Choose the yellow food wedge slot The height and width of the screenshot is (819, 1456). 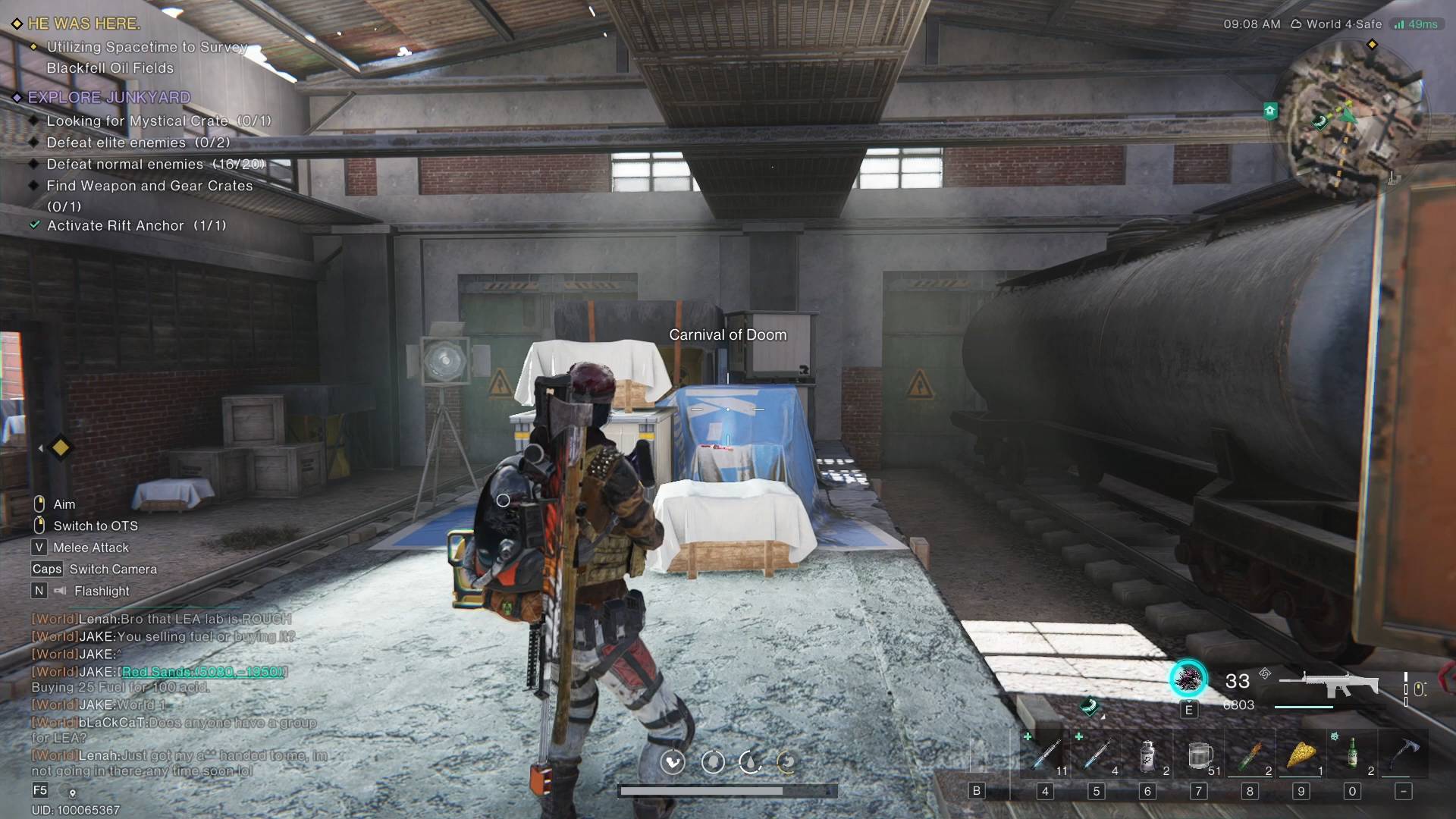tap(1301, 755)
